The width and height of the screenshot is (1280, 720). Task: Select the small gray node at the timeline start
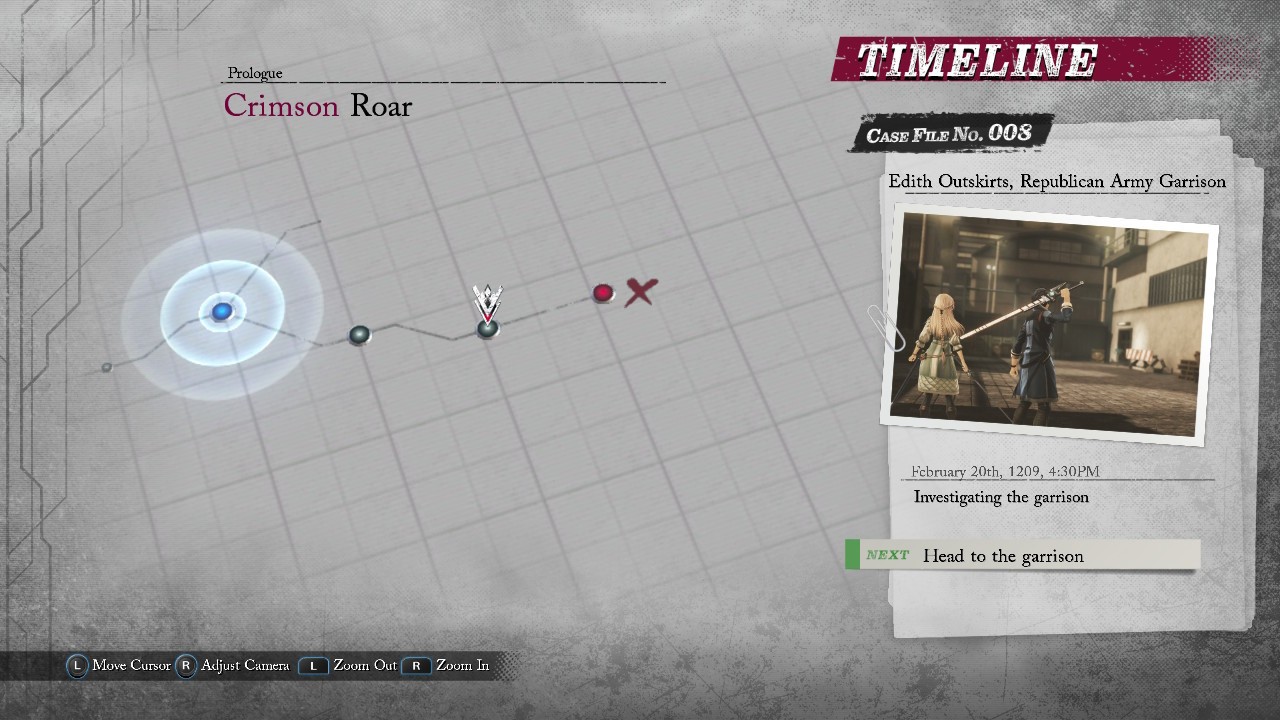(107, 368)
